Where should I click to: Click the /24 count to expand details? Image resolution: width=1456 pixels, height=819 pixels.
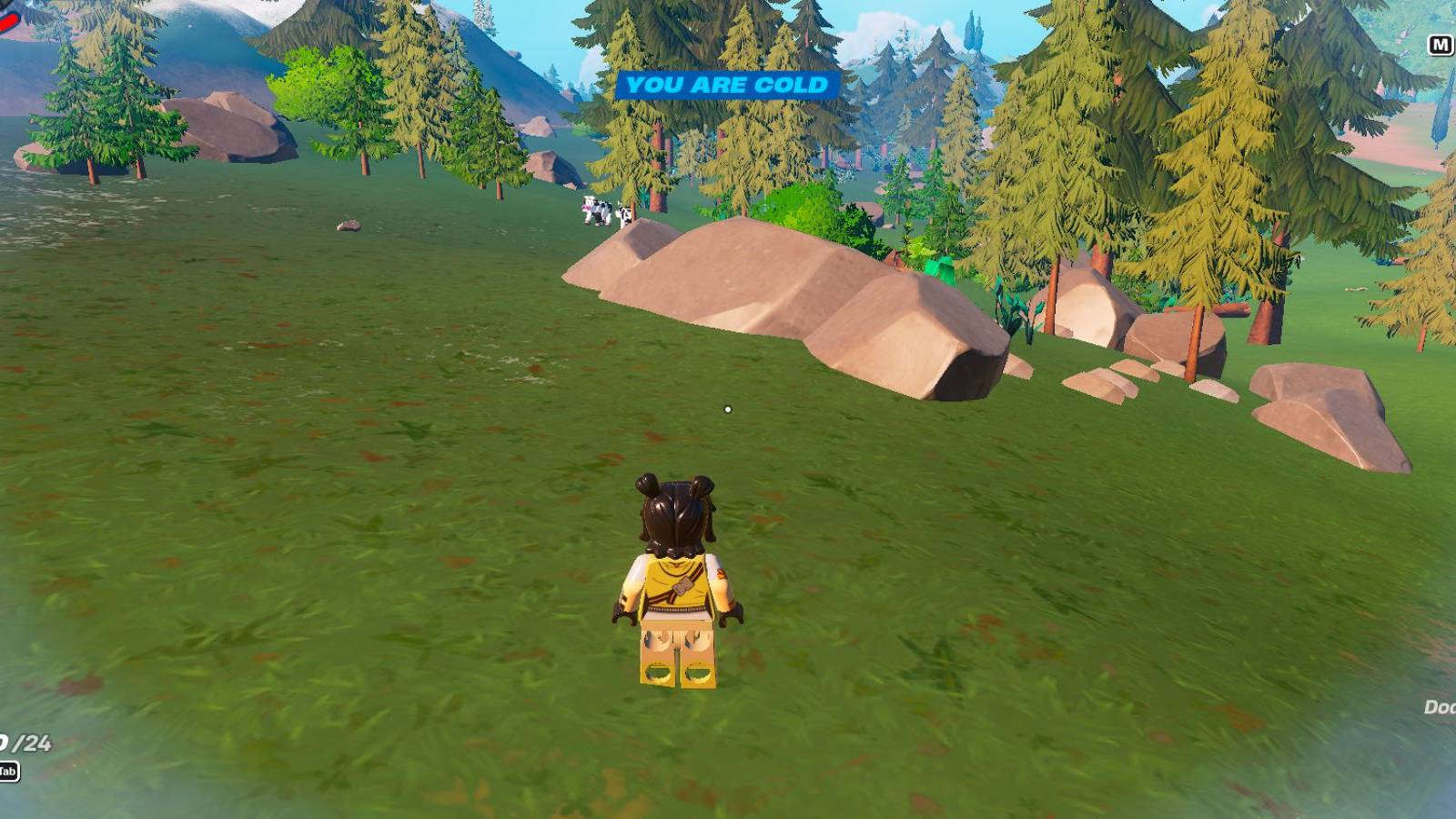tap(25, 742)
